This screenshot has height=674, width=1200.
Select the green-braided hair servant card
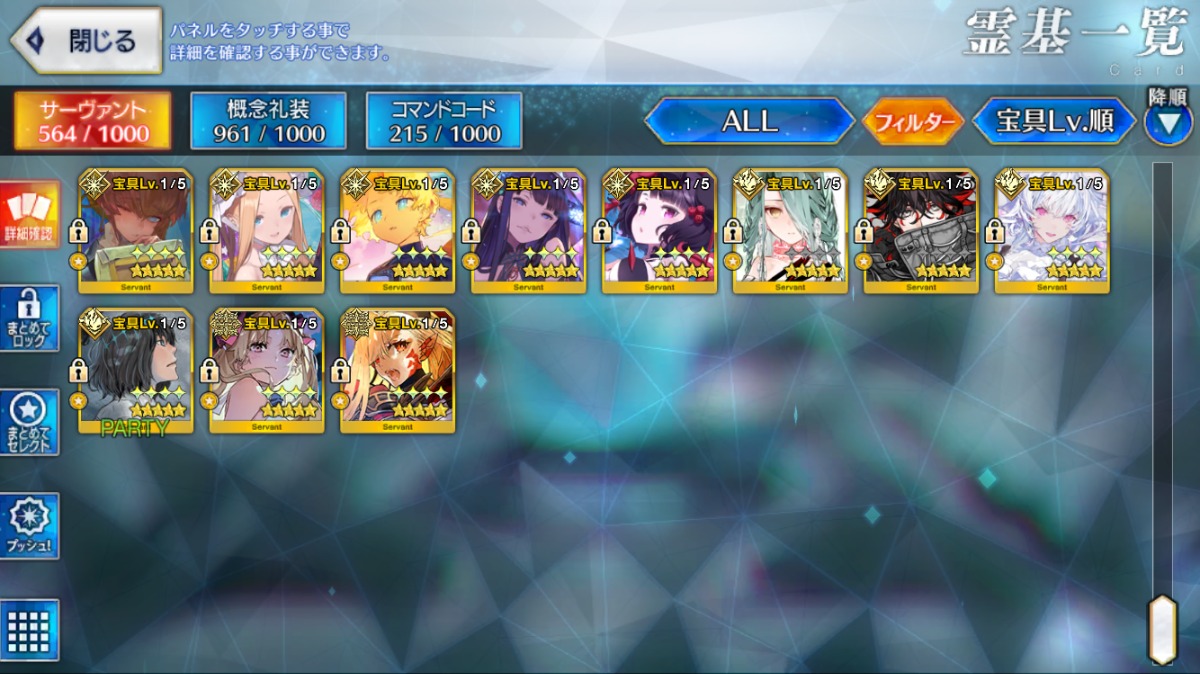pos(790,231)
